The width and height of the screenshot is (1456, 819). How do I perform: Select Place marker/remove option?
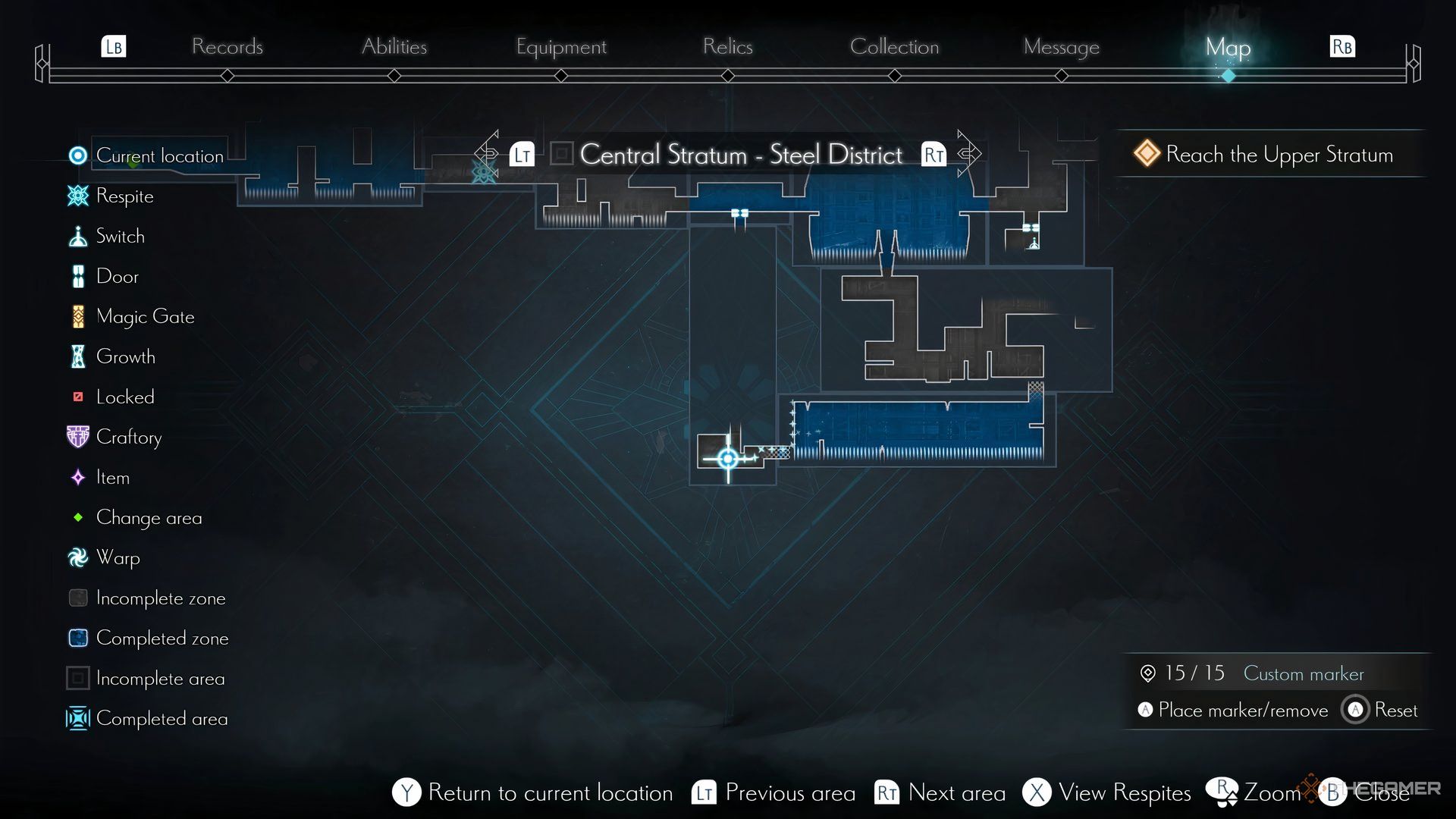1242,711
